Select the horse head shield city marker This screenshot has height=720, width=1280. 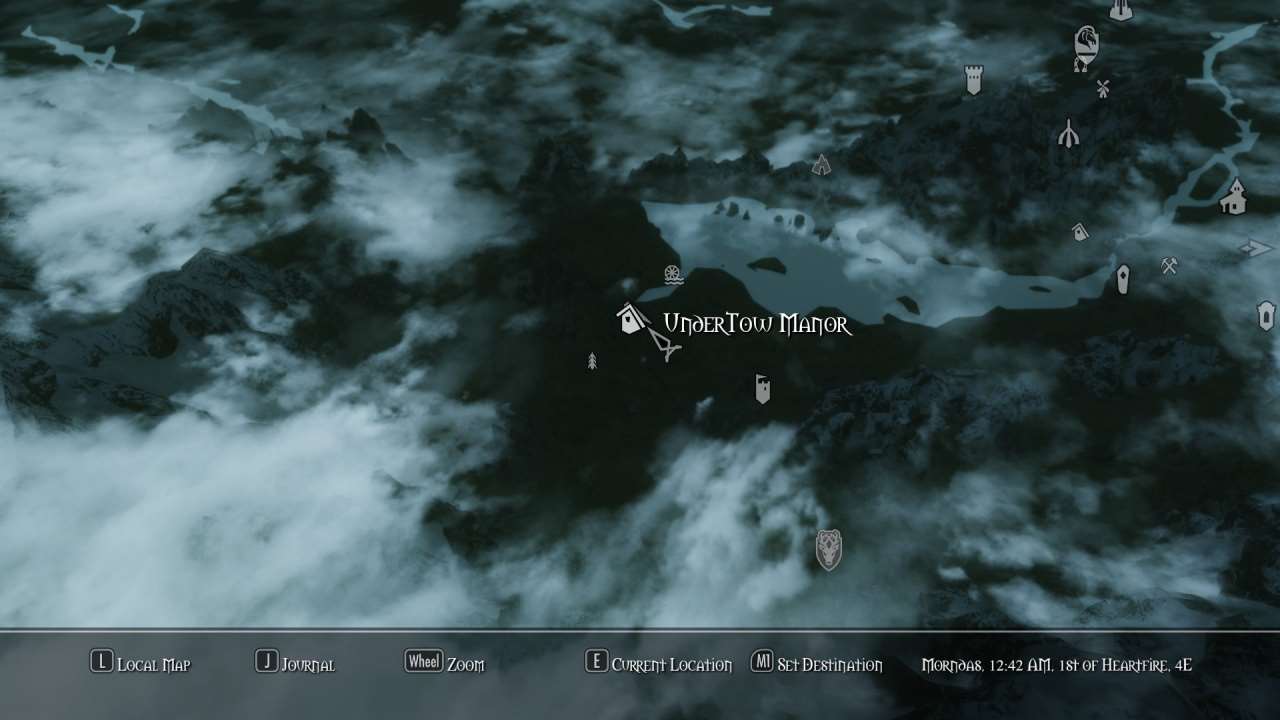[x=1086, y=45]
